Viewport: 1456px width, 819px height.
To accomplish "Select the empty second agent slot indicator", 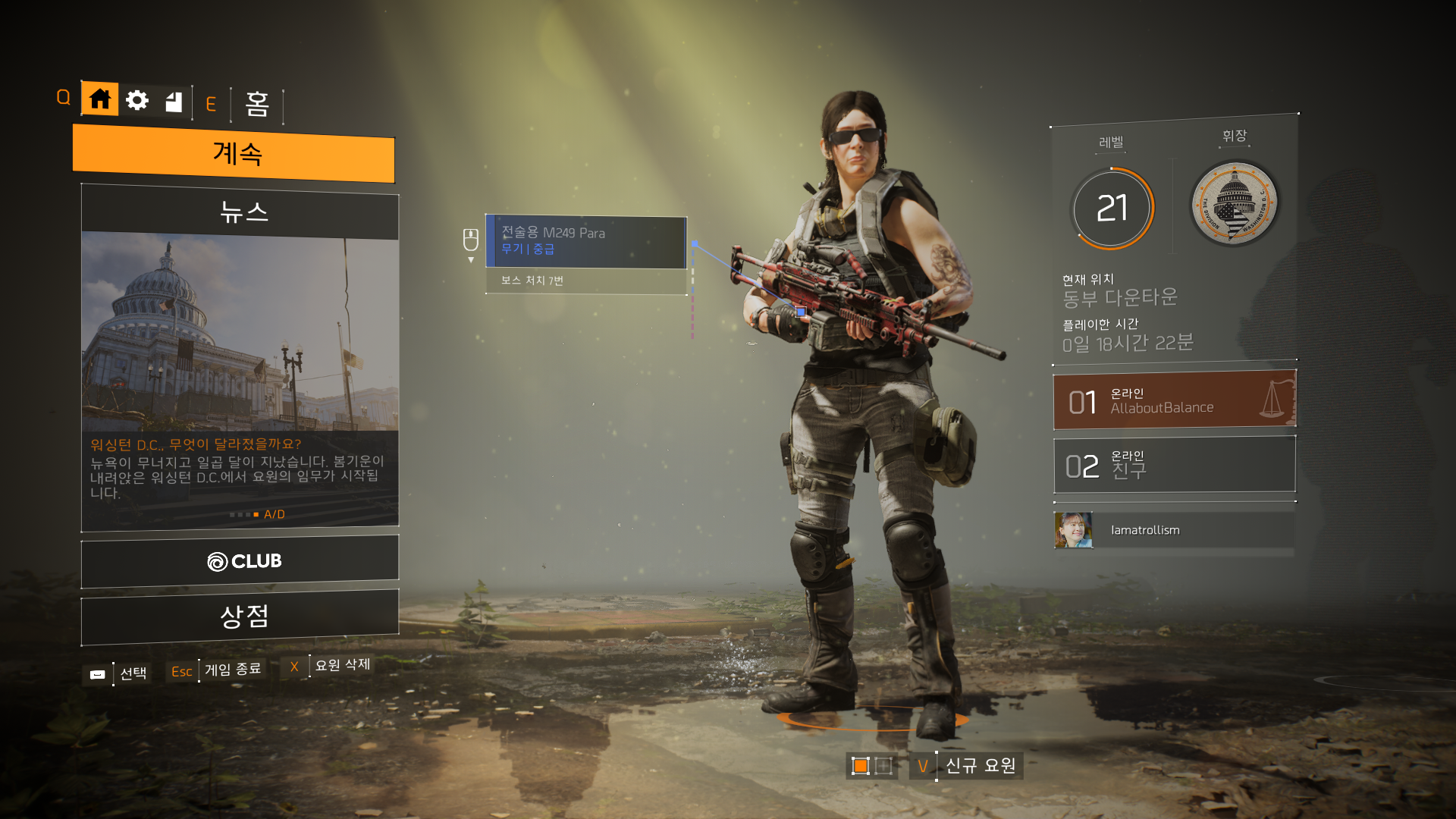I will pos(883,766).
